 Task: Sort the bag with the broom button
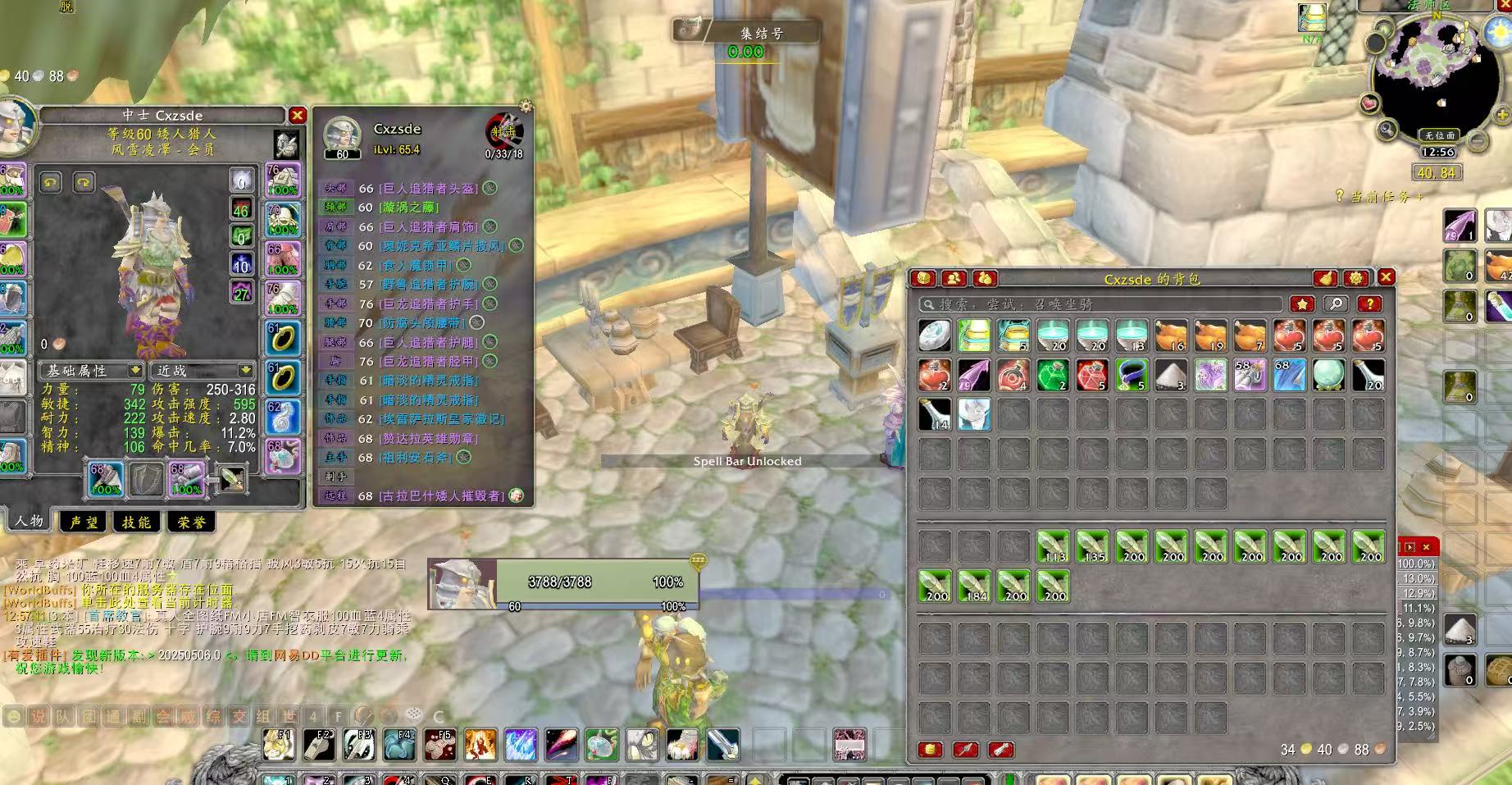(1326, 279)
